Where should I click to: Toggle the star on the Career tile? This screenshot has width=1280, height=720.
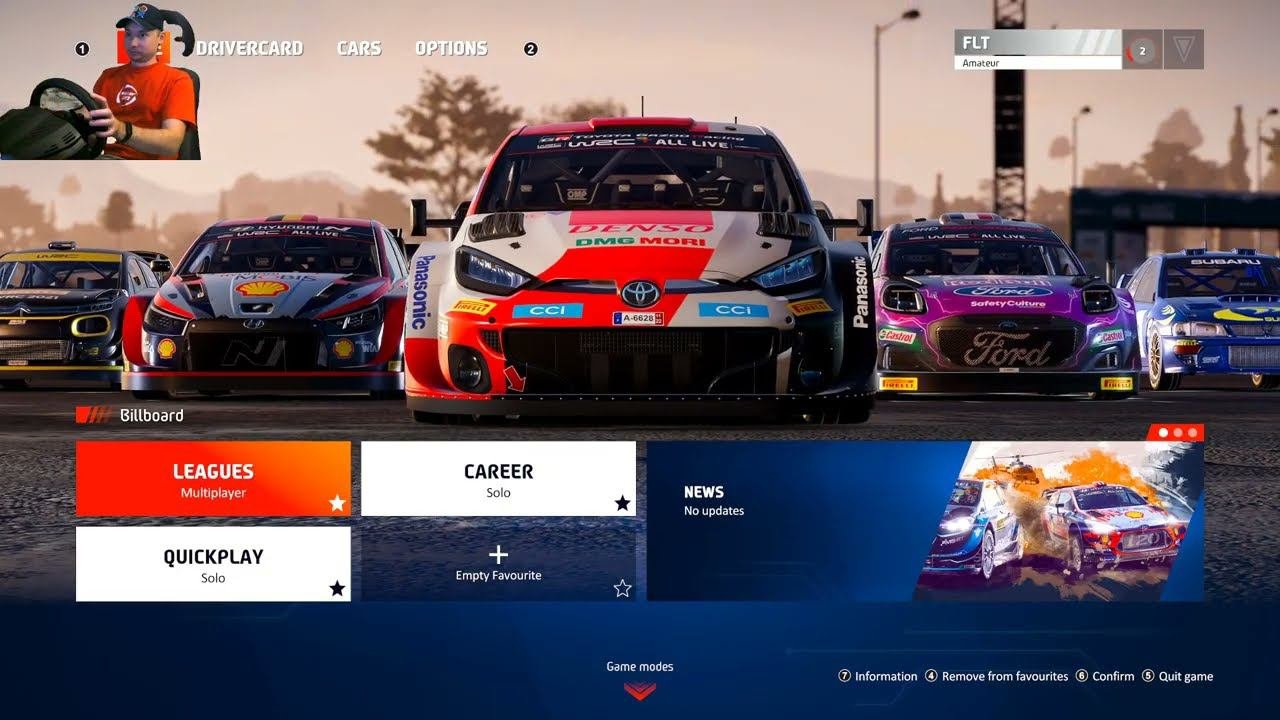(622, 503)
